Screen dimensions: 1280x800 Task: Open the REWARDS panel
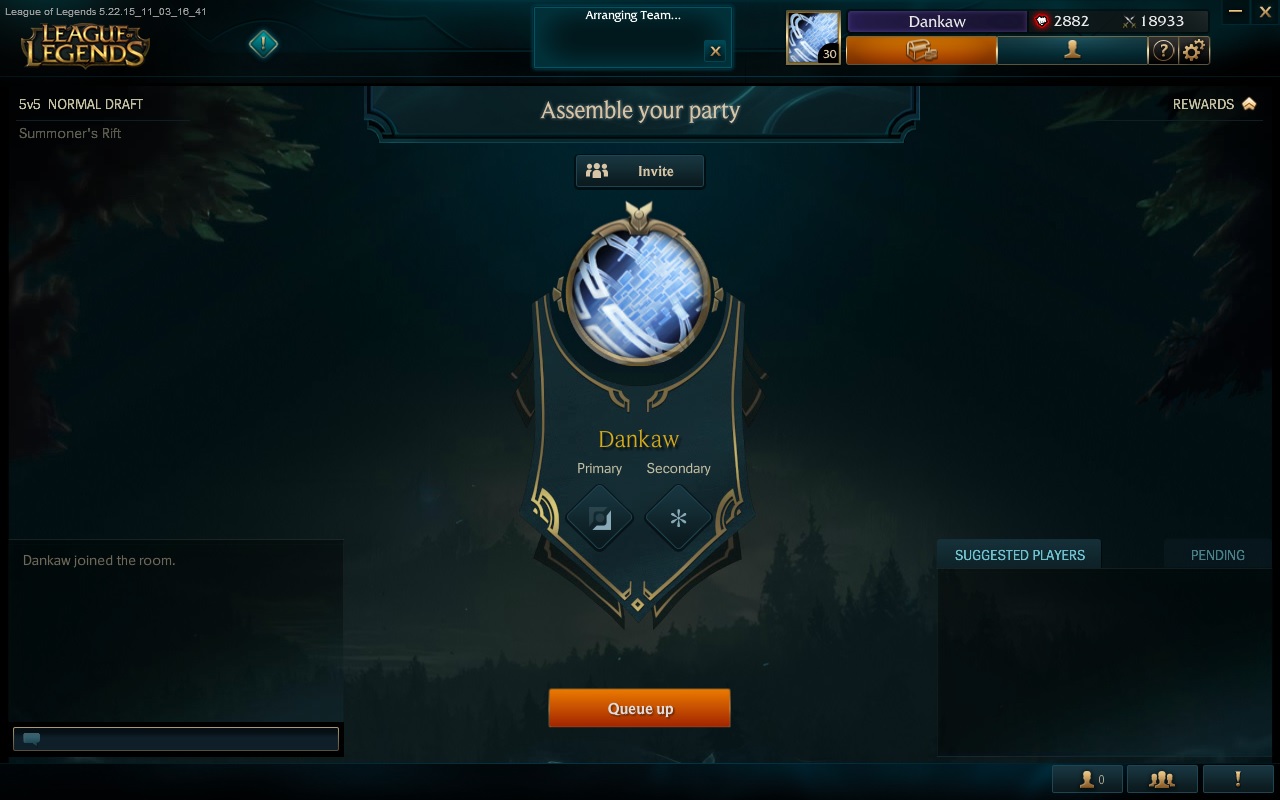click(x=1214, y=103)
